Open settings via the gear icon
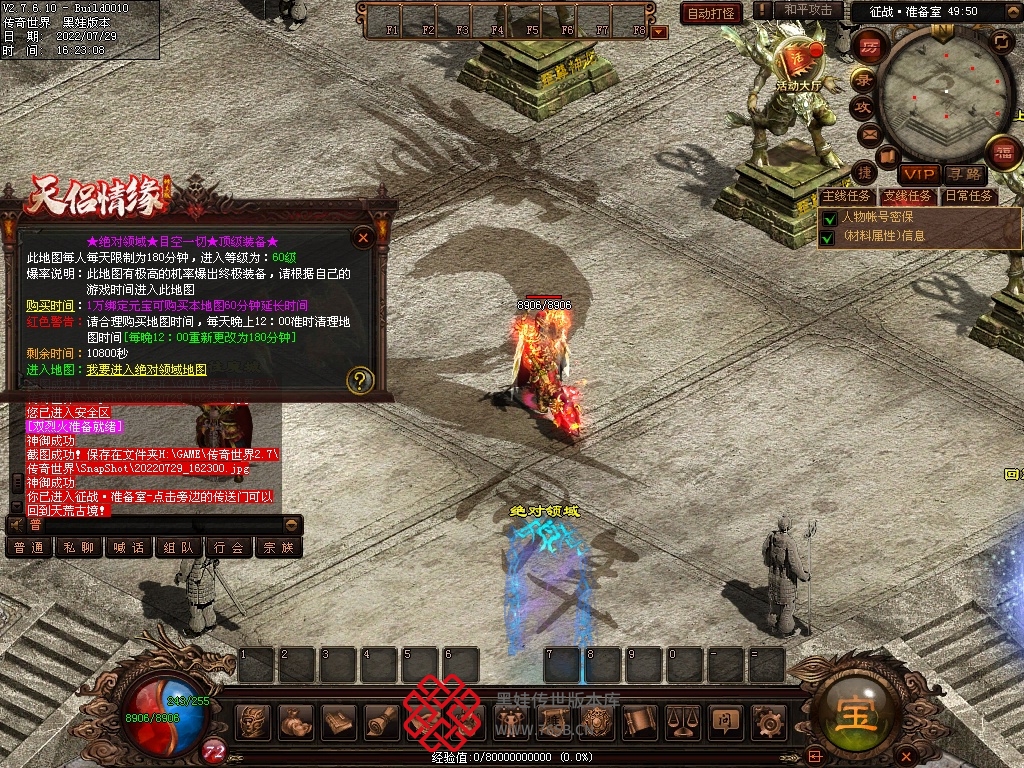The image size is (1024, 768). 768,720
